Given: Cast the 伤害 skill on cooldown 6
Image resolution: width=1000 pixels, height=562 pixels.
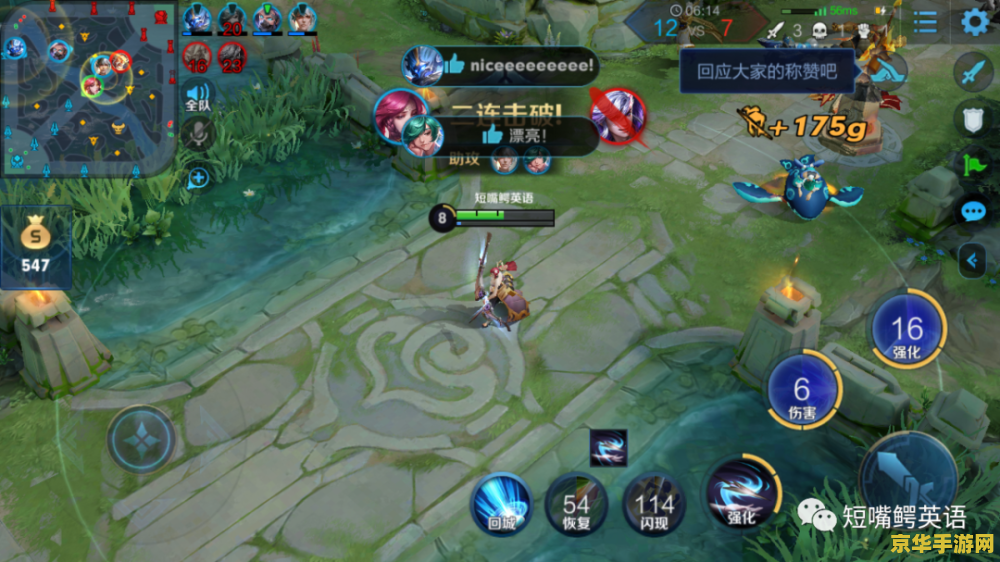Looking at the screenshot, I should point(802,390).
